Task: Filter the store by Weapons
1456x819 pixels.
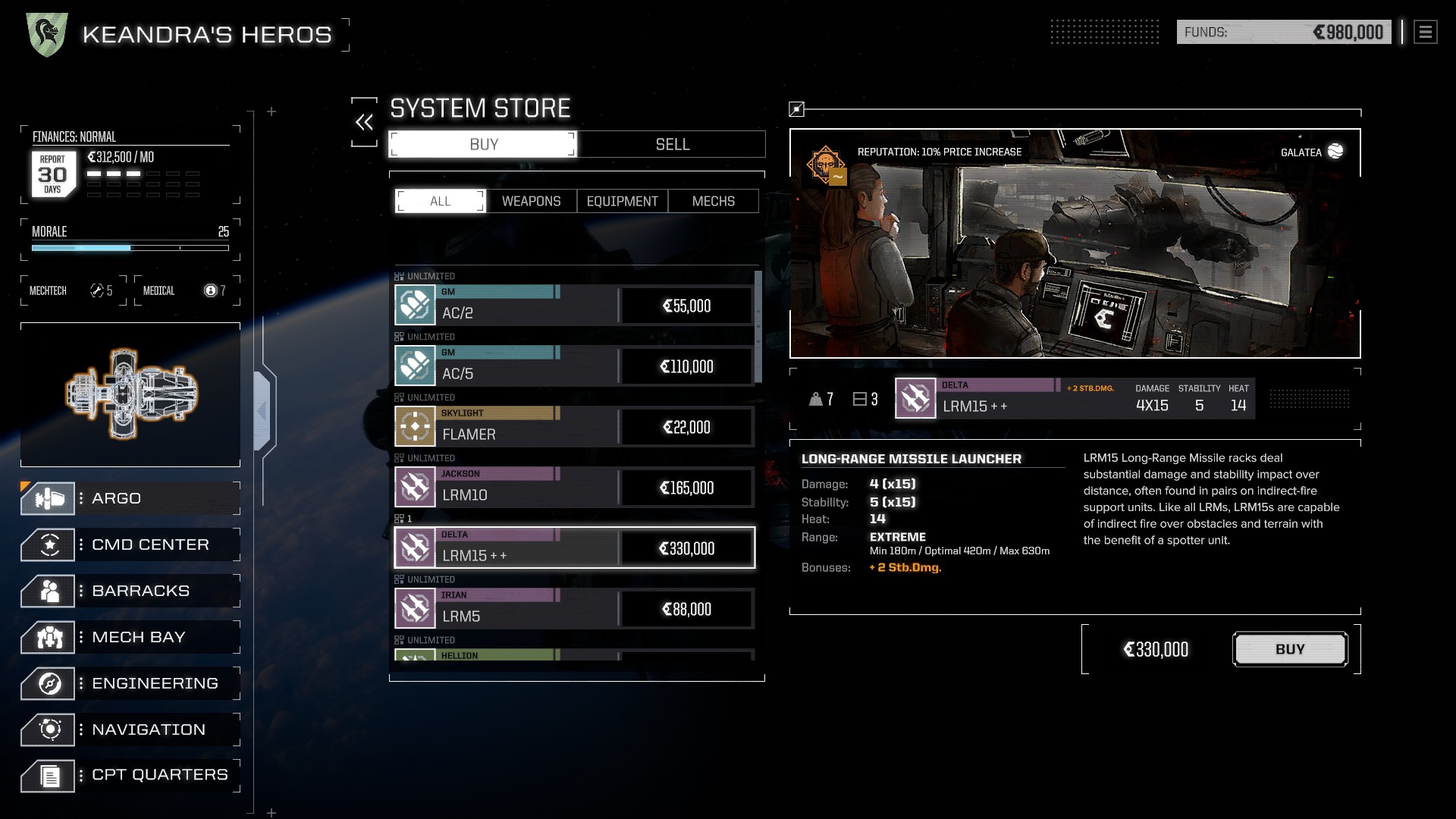Action: tap(531, 201)
